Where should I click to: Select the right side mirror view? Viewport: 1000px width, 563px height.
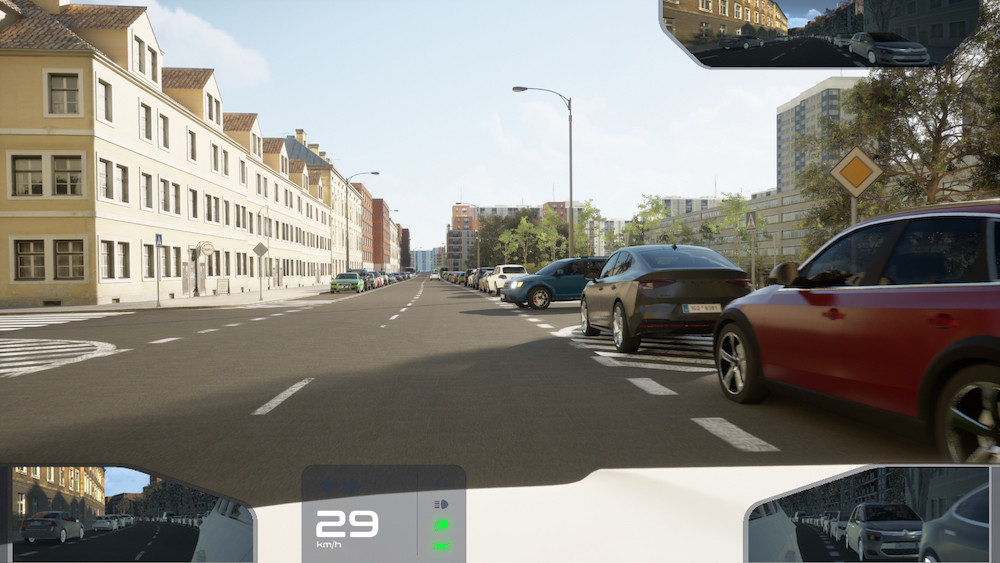[x=868, y=516]
